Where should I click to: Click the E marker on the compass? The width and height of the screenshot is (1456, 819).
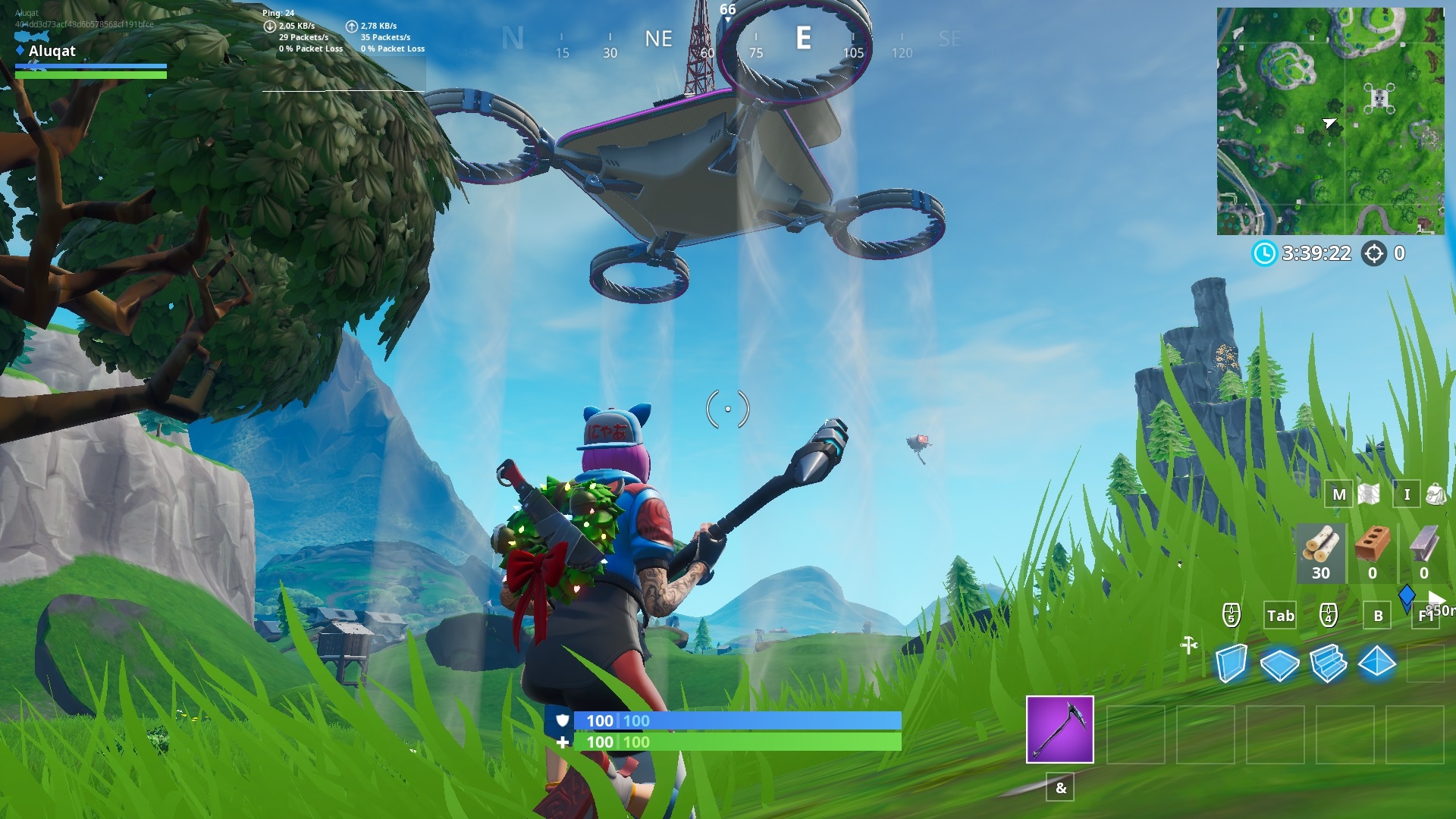click(804, 38)
